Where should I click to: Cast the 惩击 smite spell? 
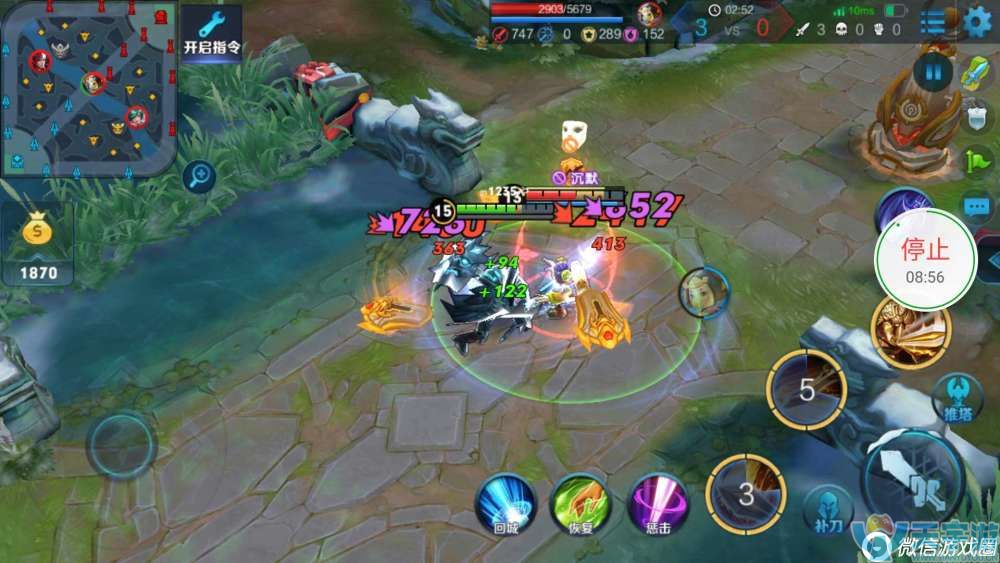[658, 503]
